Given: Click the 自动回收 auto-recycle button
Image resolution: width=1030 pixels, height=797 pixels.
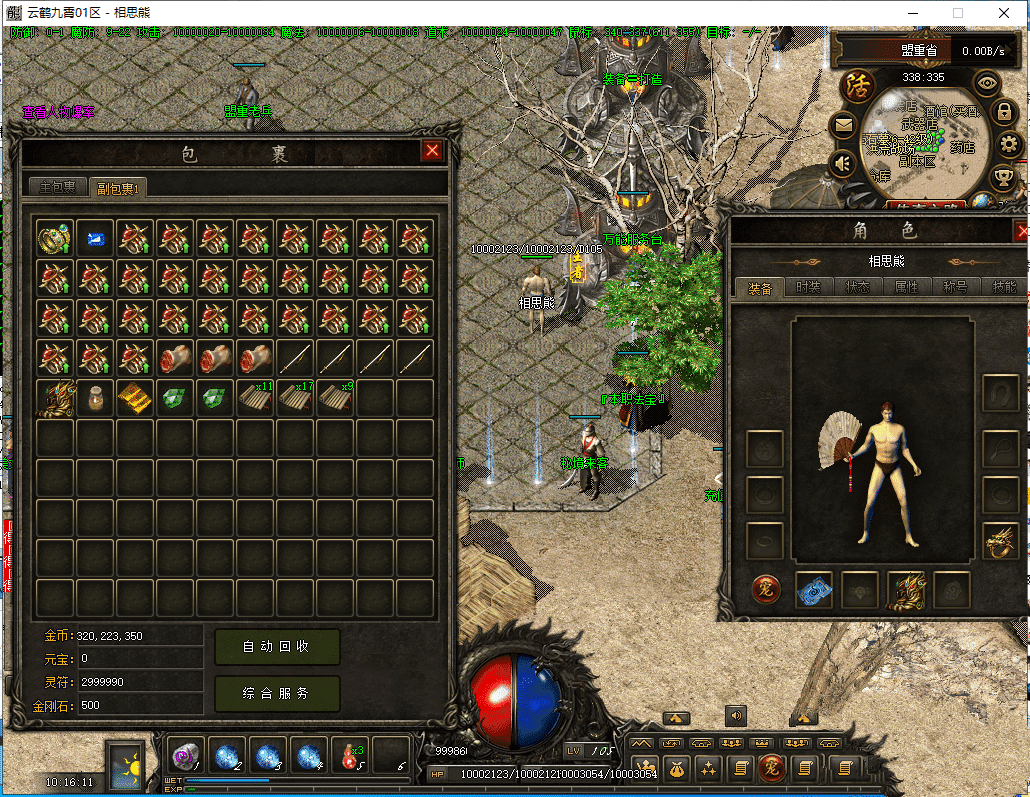Looking at the screenshot, I should (277, 647).
